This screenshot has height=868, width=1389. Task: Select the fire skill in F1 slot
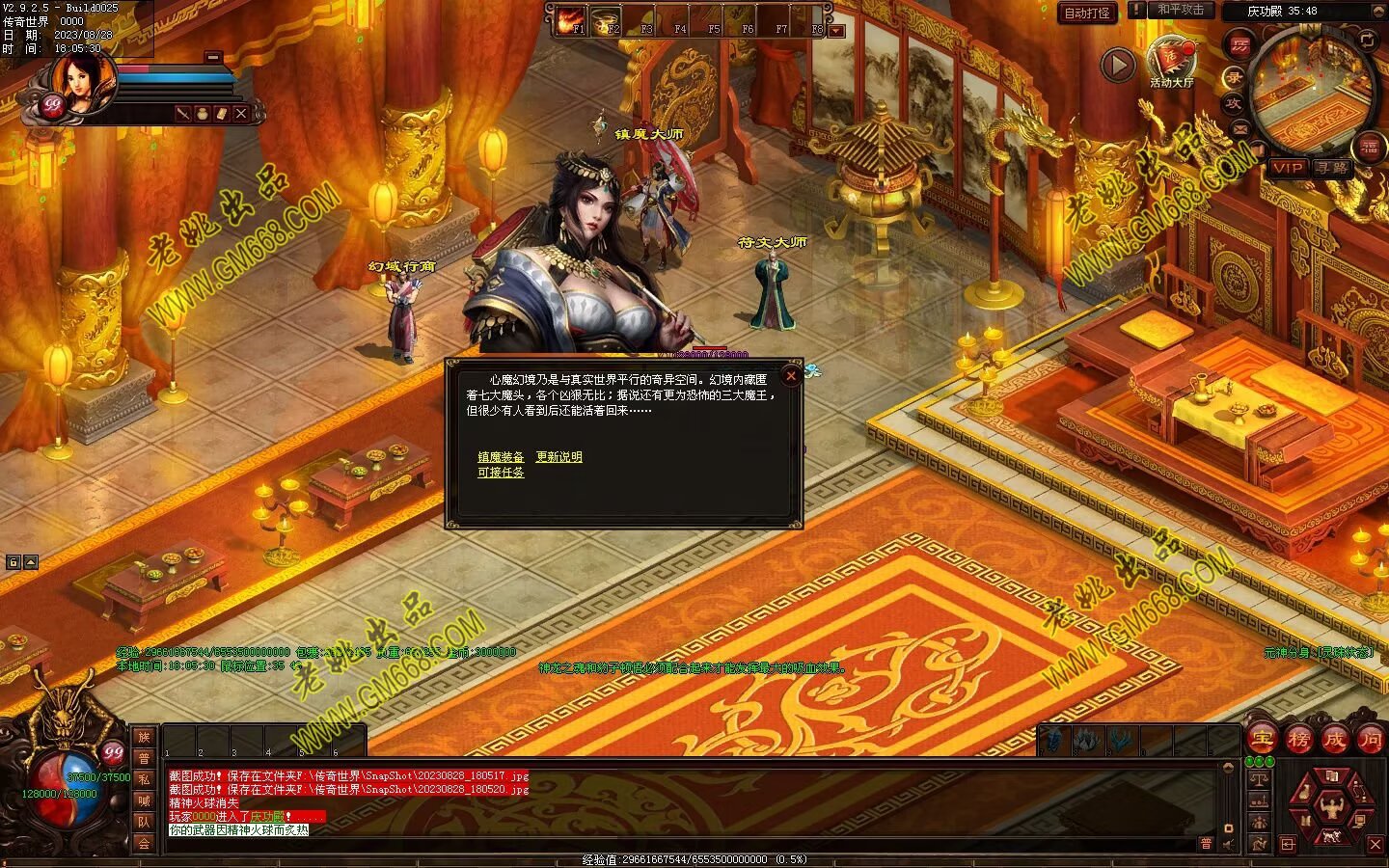tap(569, 19)
